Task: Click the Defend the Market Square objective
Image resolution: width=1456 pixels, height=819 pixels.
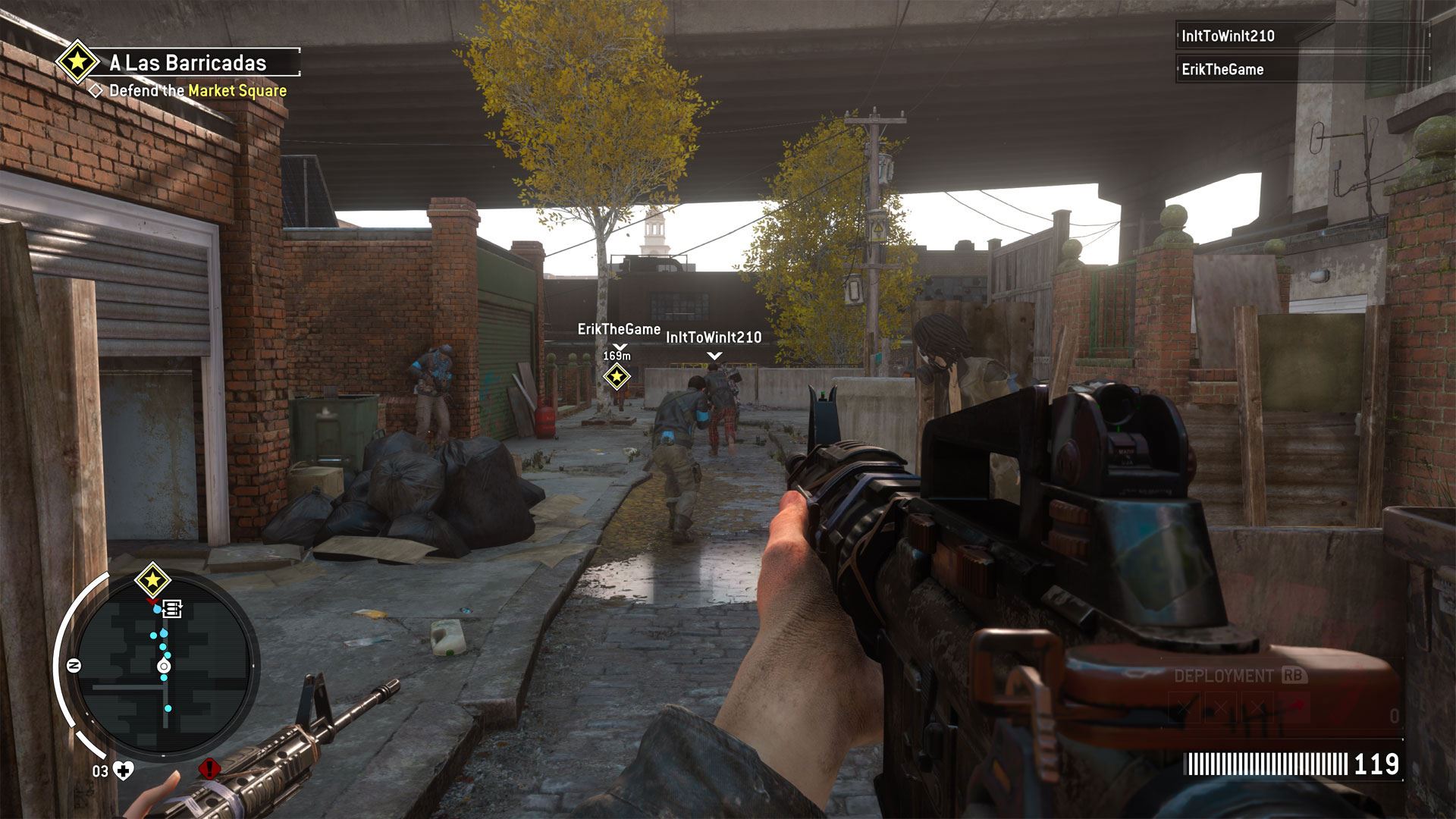Action: pos(197,91)
